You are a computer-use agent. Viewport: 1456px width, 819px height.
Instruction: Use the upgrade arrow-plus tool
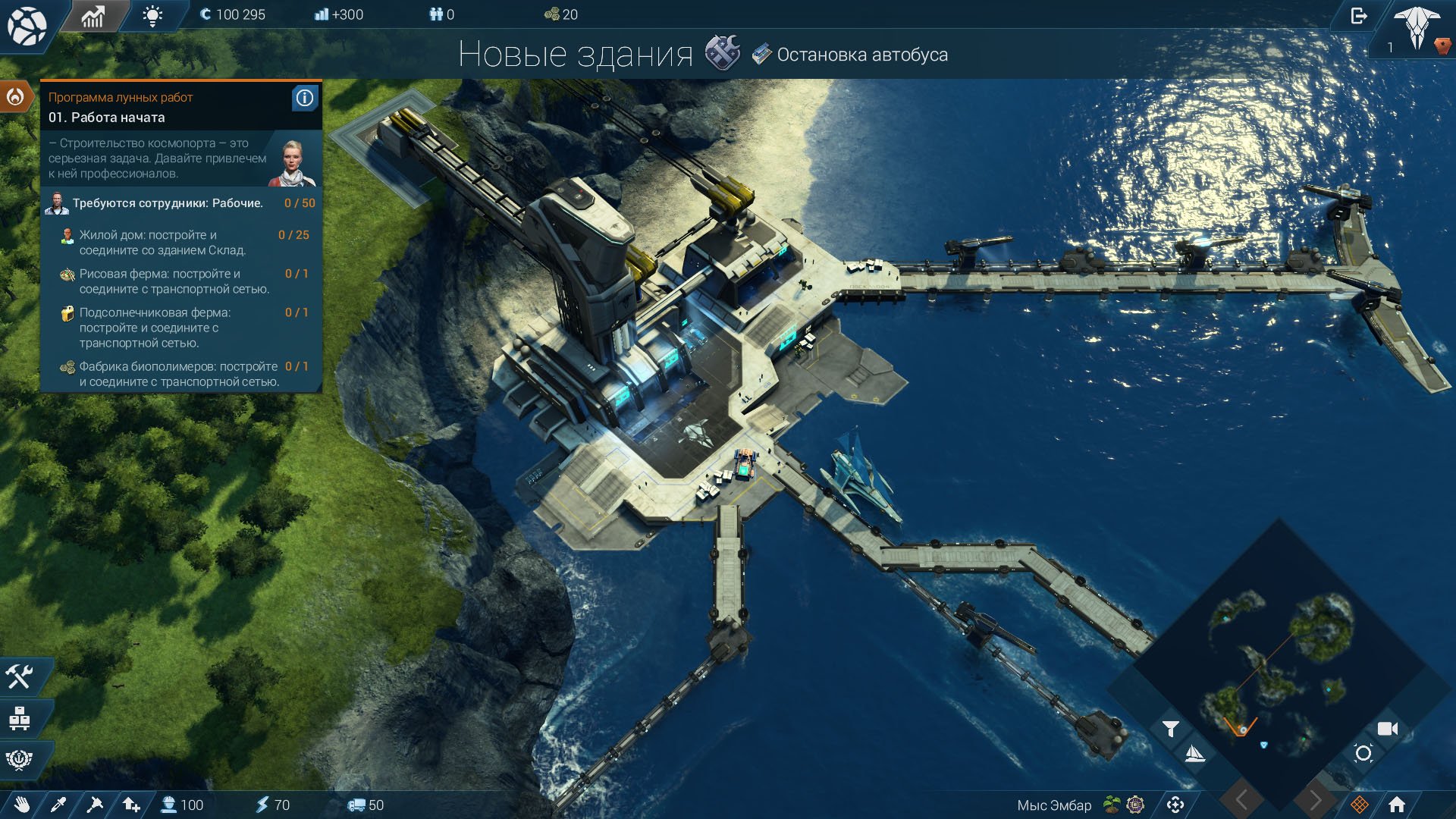pyautogui.click(x=131, y=805)
